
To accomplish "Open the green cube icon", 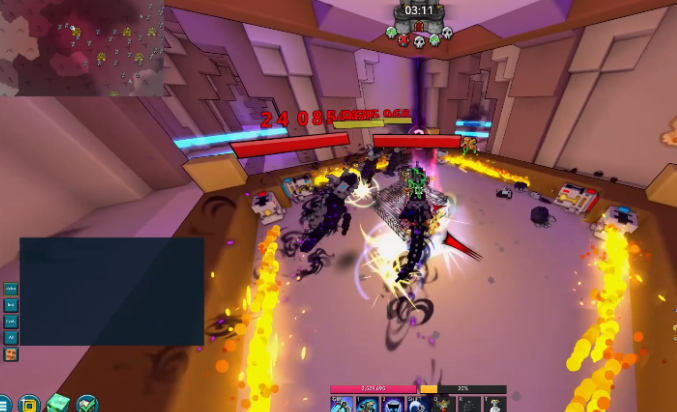I will 58,404.
